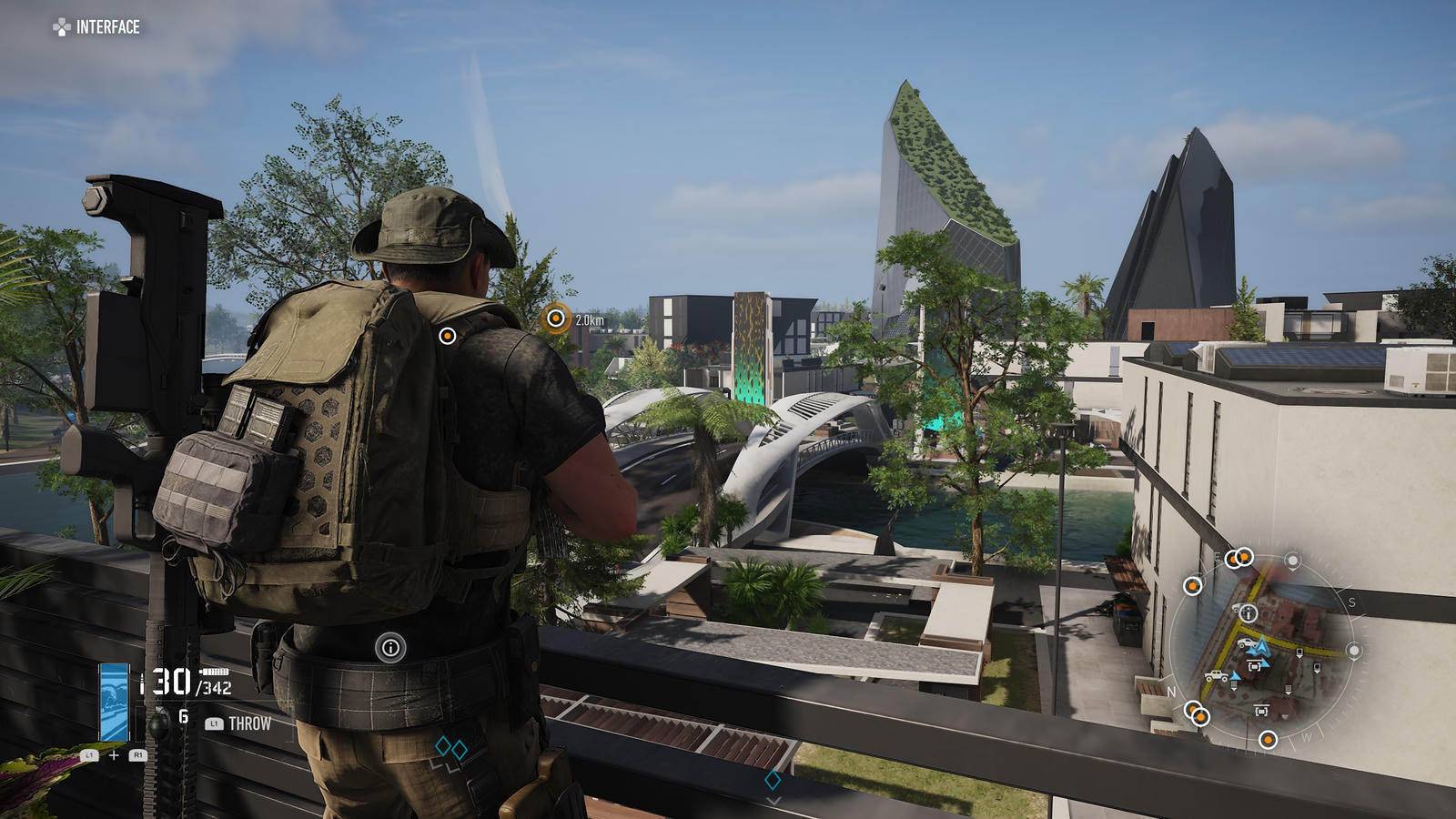Click the jeep vehicle icon on the minimap
Viewport: 1456px width, 819px height.
[x=1216, y=676]
